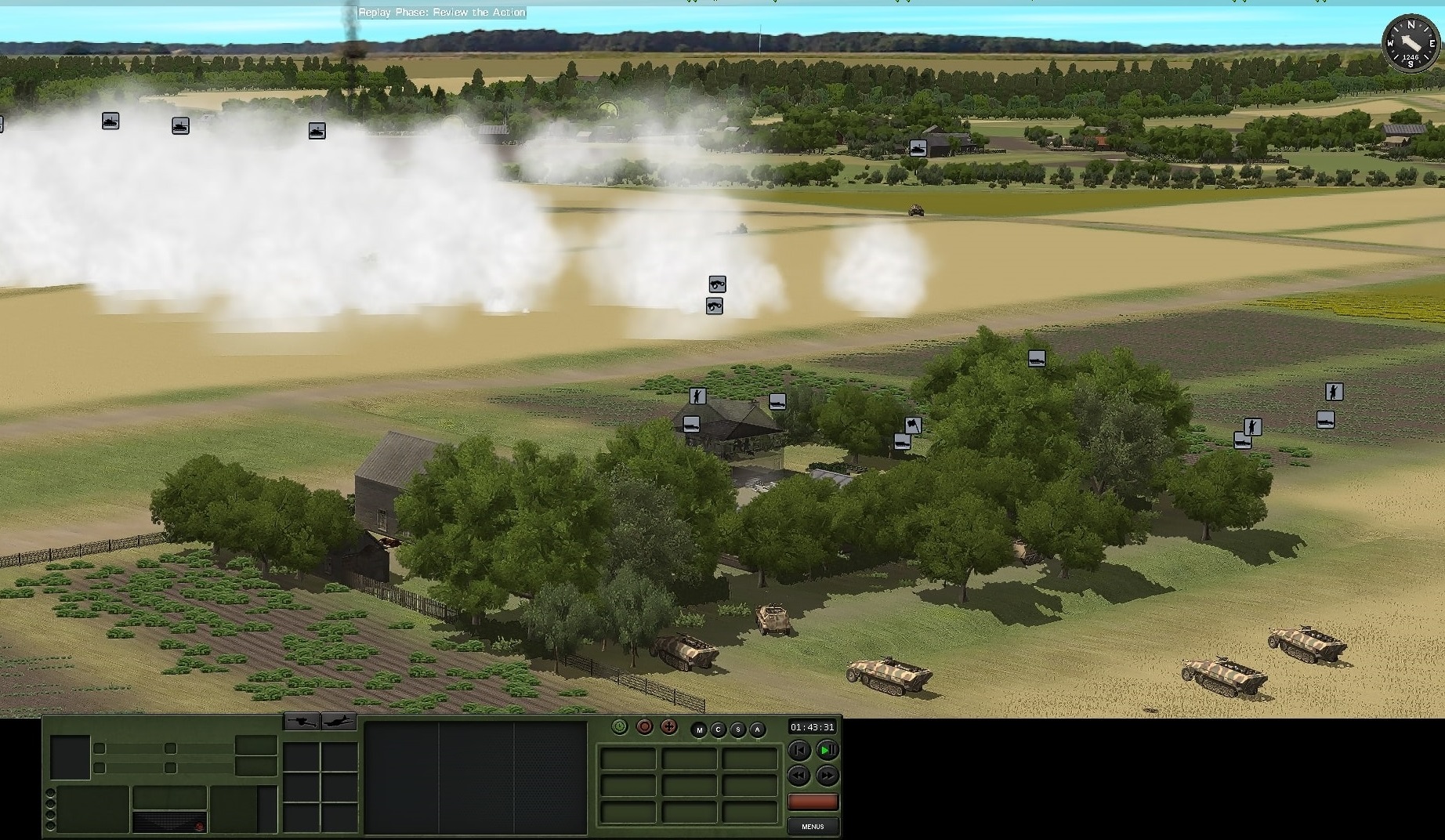Click the green clock button
The image size is (1445, 840).
coord(620,727)
